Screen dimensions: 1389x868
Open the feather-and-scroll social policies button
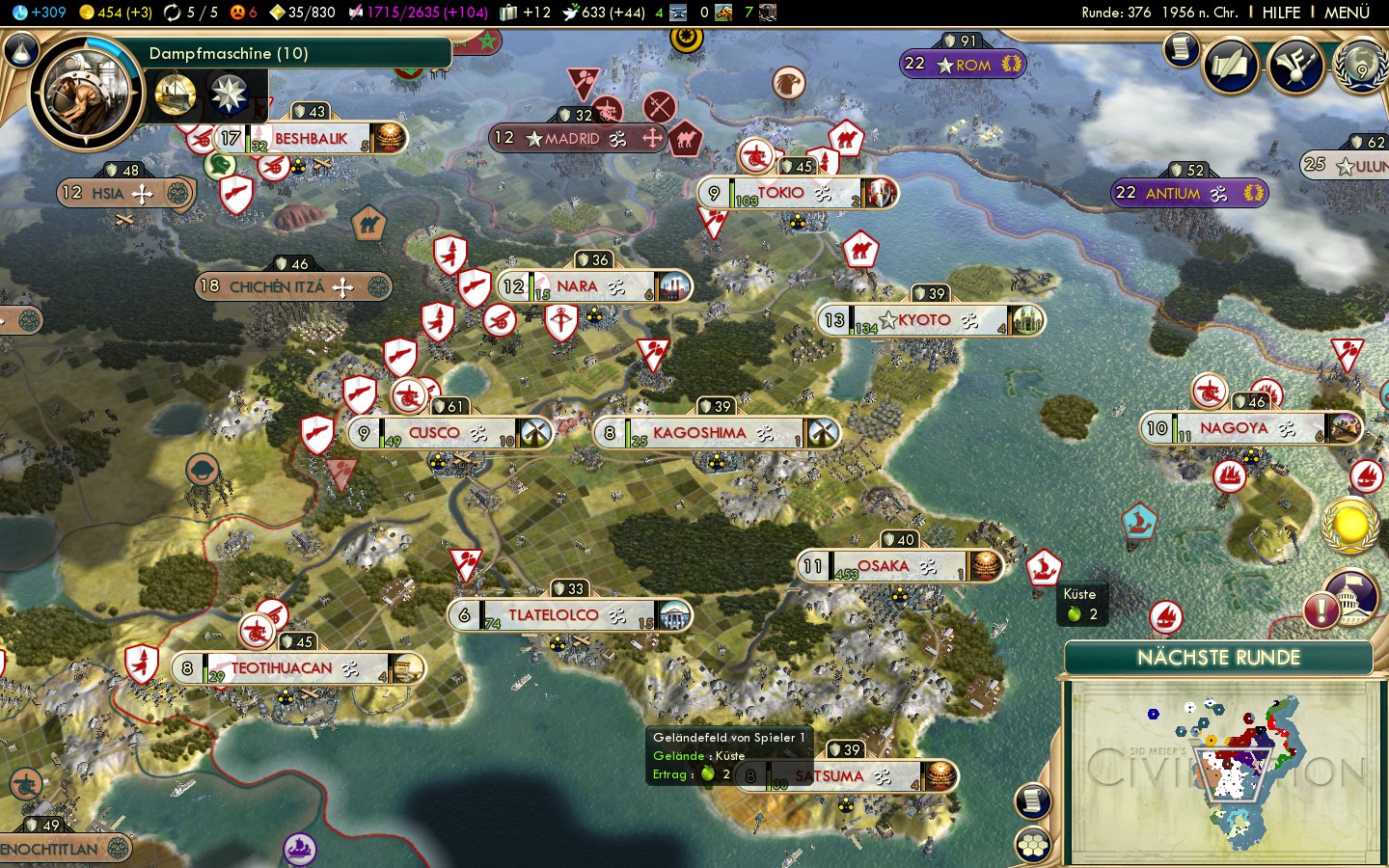click(x=1231, y=66)
